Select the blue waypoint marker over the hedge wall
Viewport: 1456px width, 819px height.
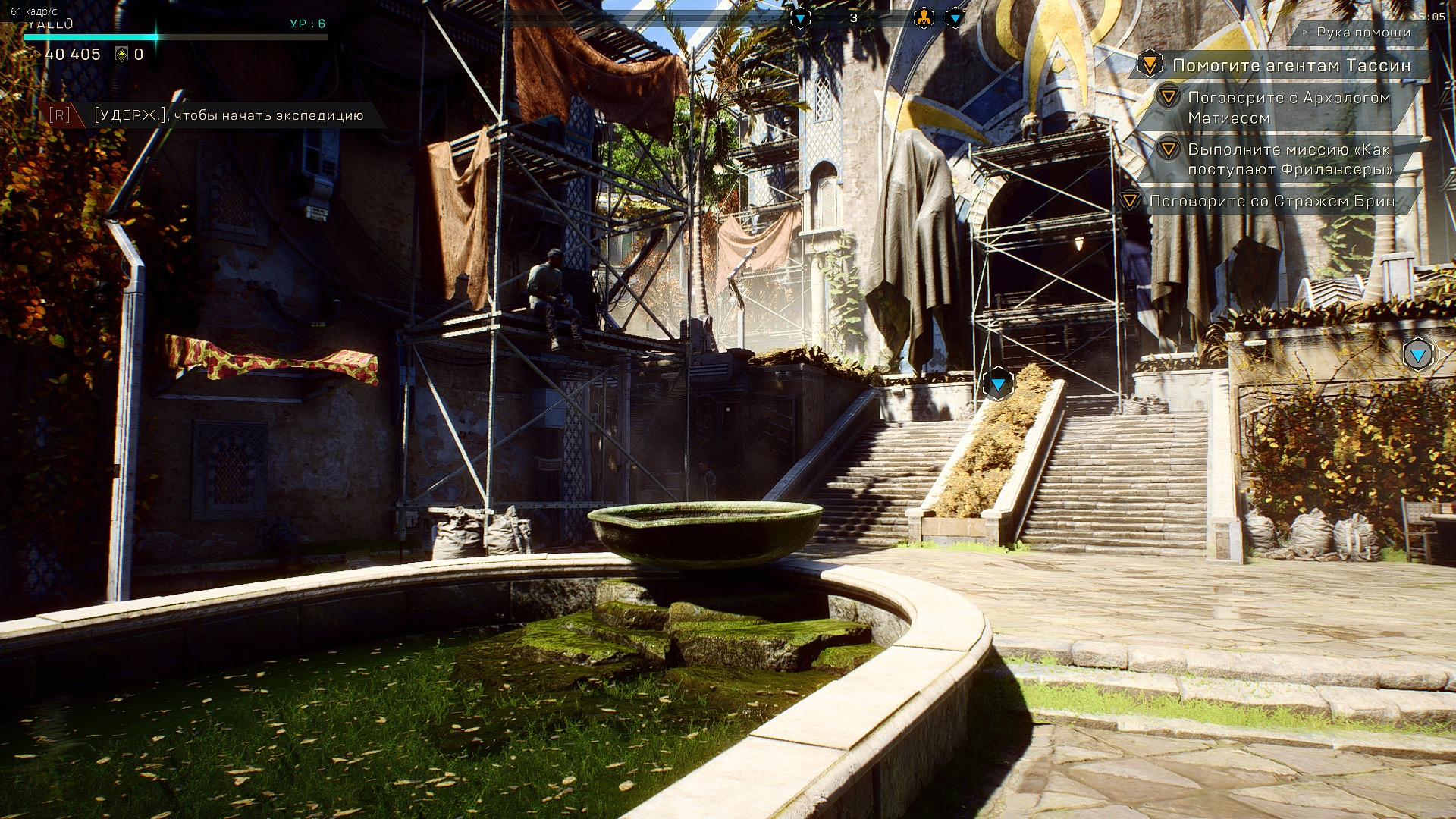pyautogui.click(x=1418, y=354)
